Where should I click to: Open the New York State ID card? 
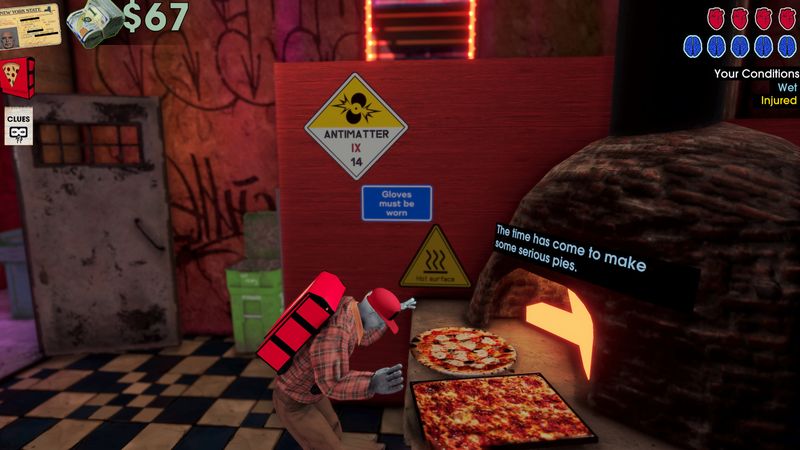click(29, 24)
